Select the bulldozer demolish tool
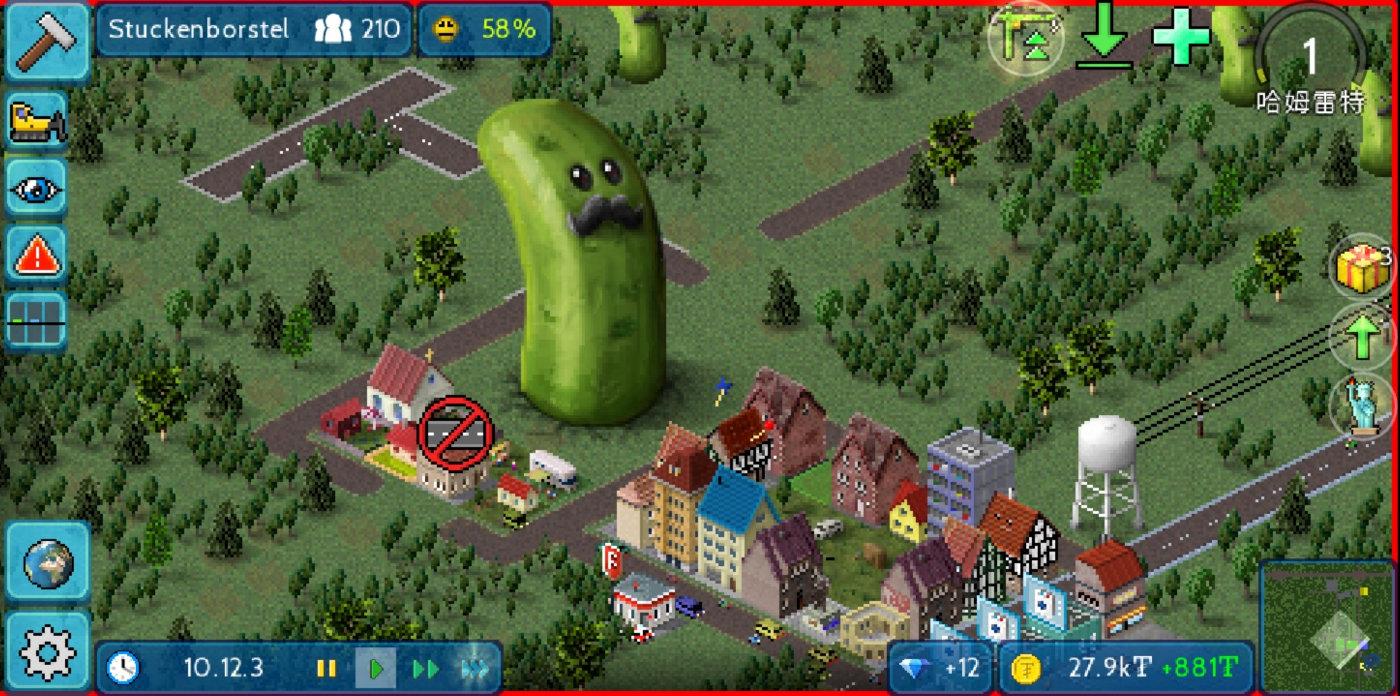This screenshot has width=1400, height=696. click(37, 121)
